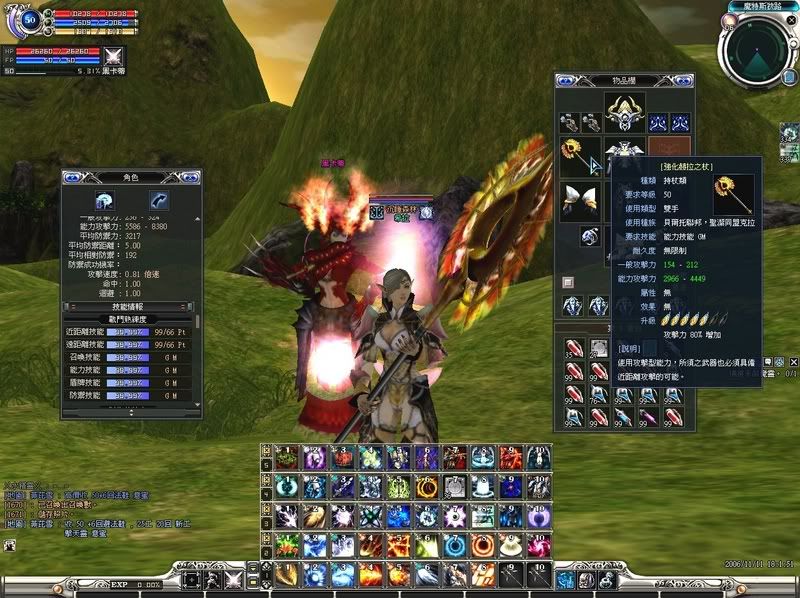This screenshot has width=800, height=598.
Task: Toggle the small checkbox in the equipment panel
Action: (568, 282)
